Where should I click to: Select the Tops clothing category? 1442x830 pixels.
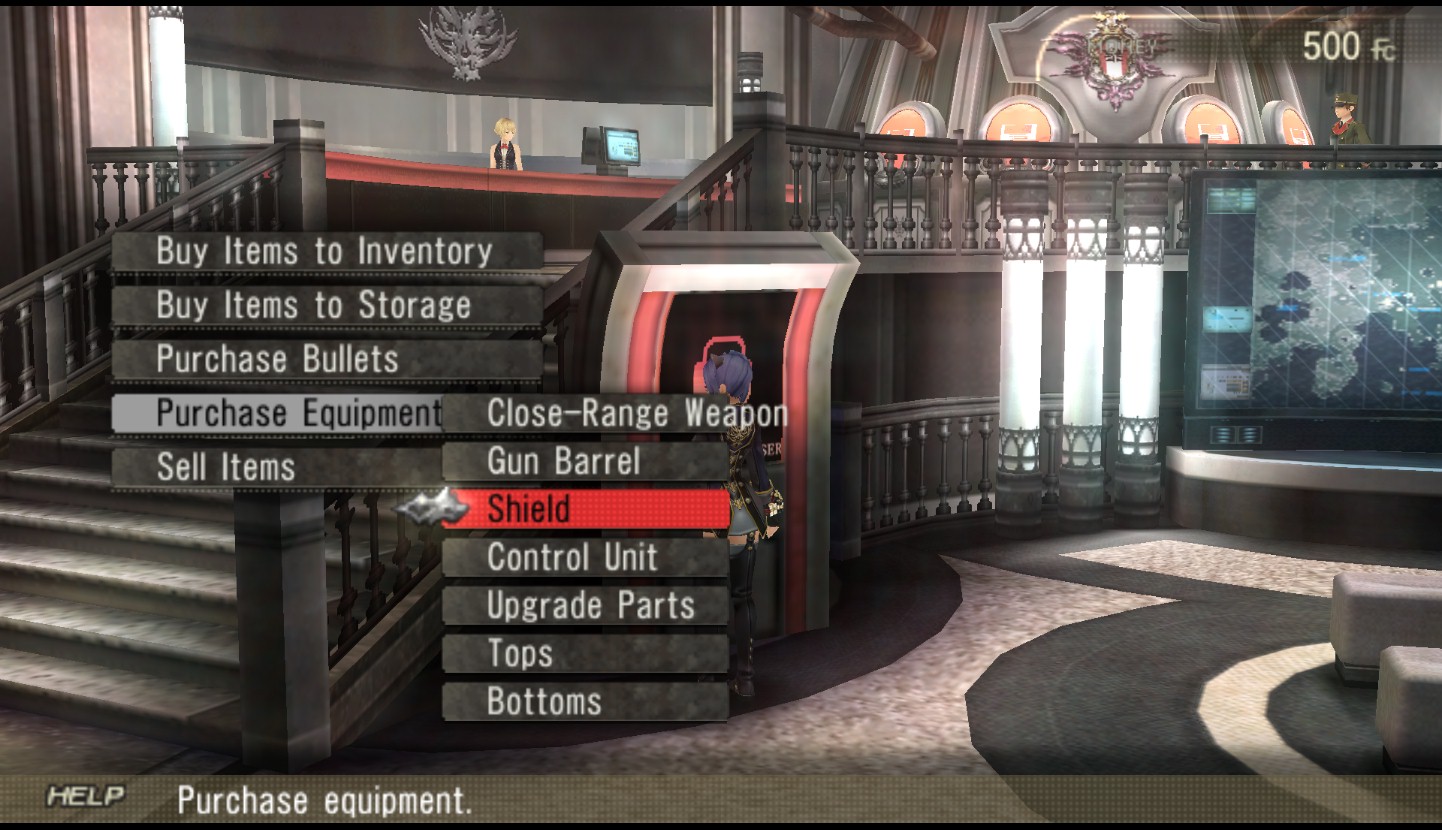(585, 653)
